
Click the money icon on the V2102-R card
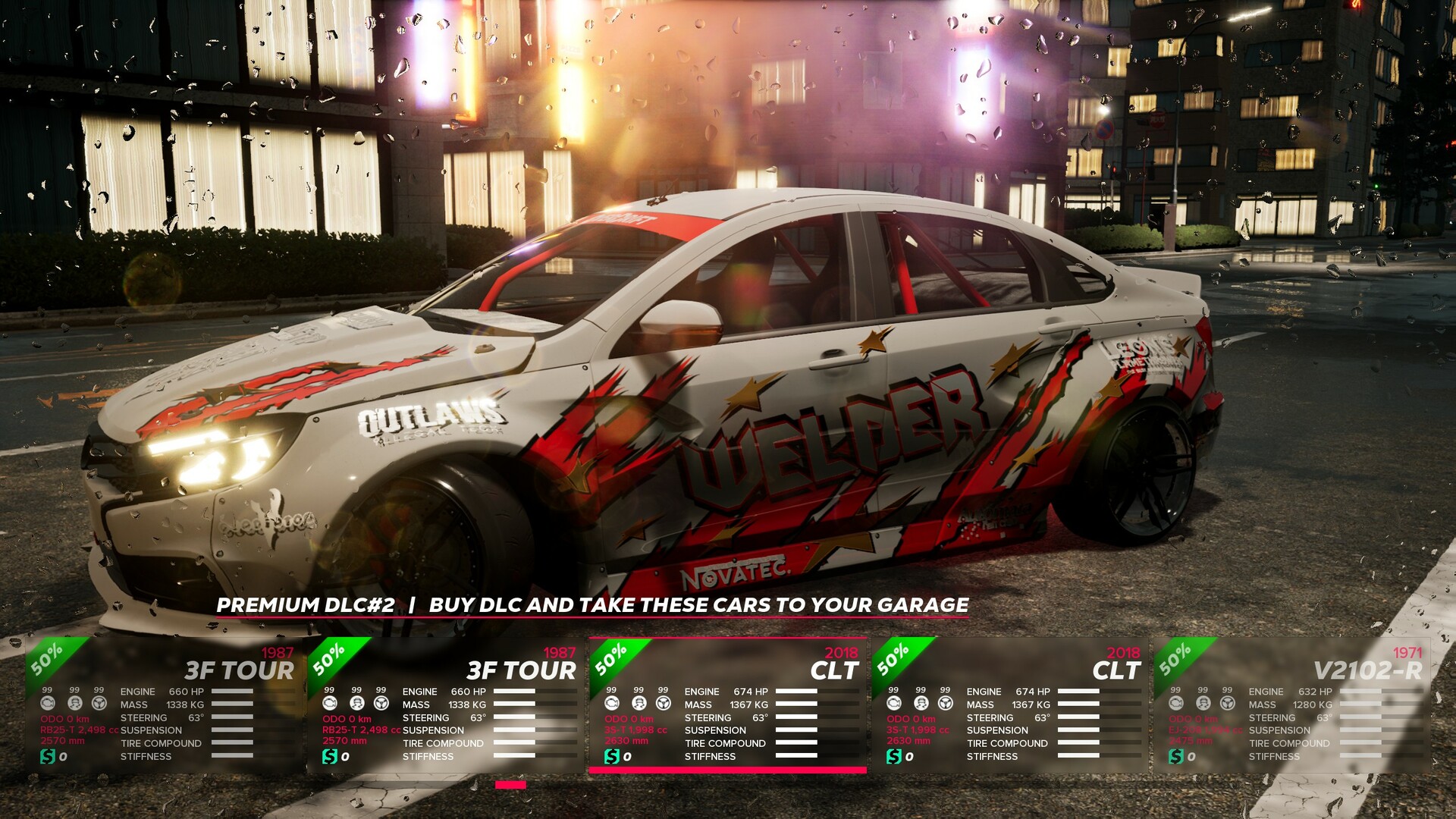[1175, 755]
